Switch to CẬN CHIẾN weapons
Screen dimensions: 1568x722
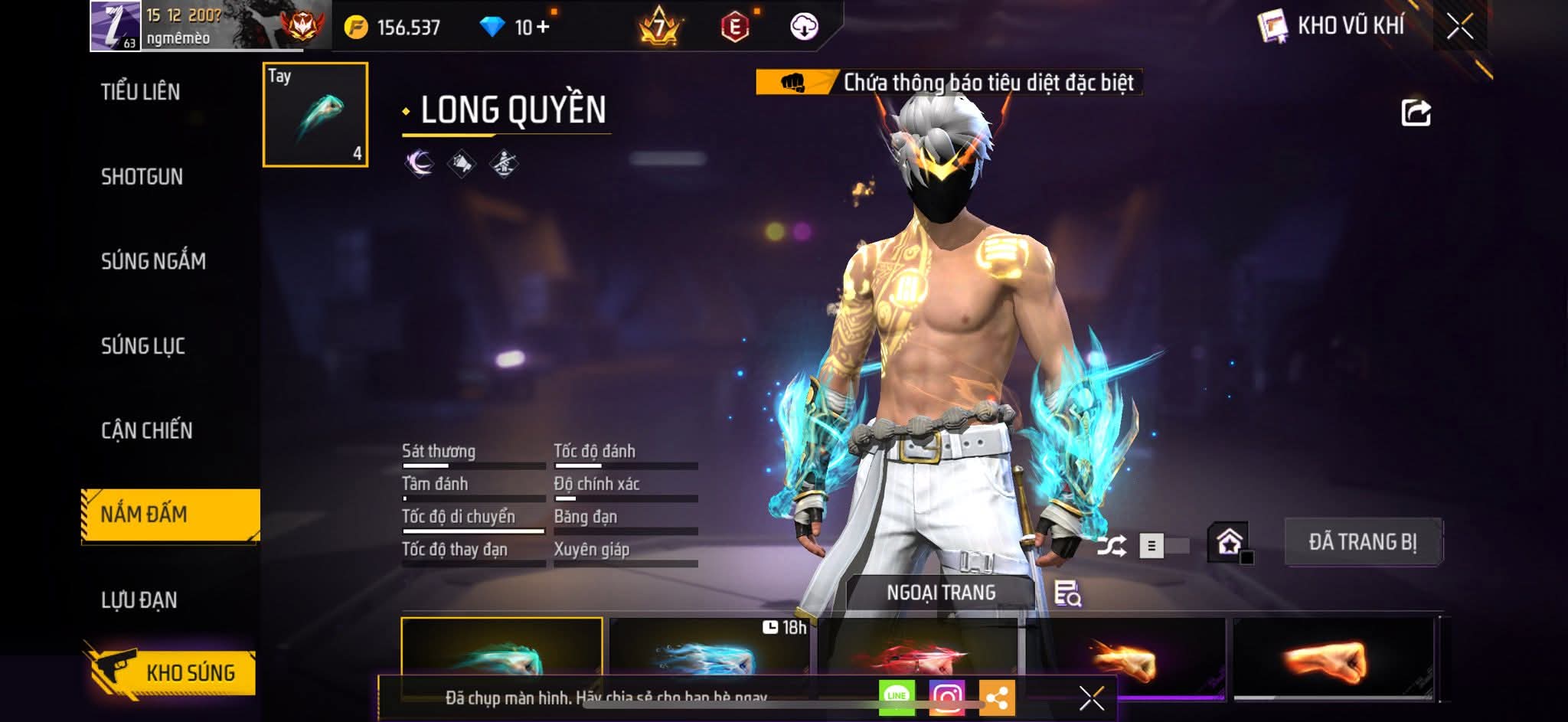pyautogui.click(x=147, y=430)
